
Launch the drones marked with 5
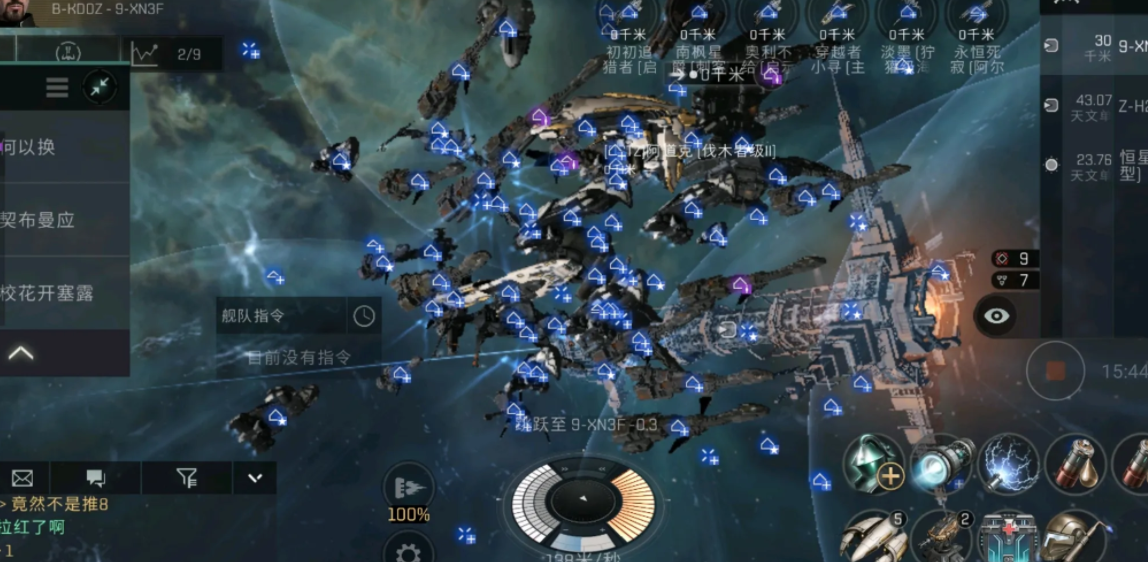point(873,536)
